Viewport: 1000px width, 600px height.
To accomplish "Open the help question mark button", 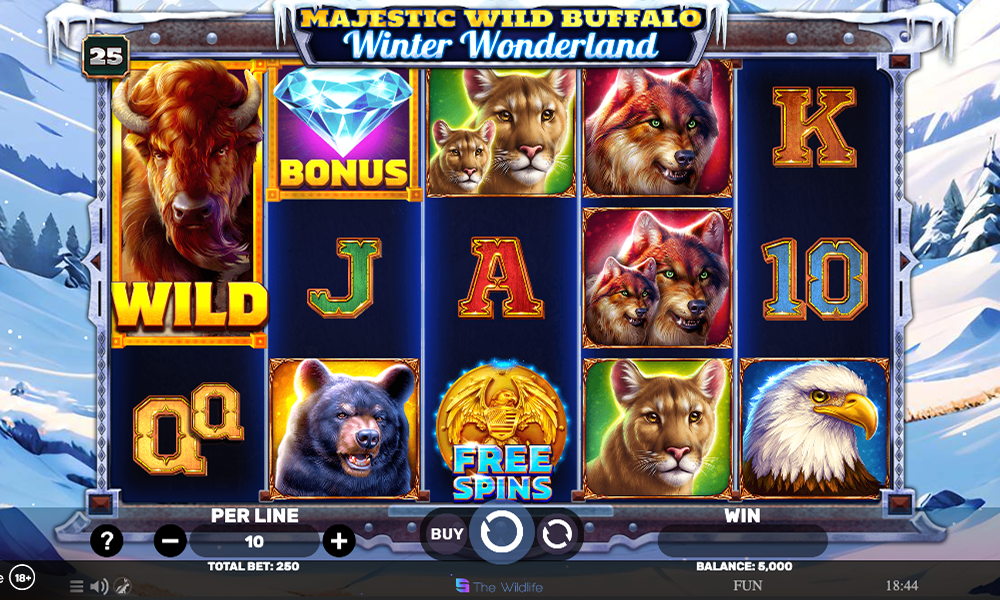I will click(x=106, y=541).
